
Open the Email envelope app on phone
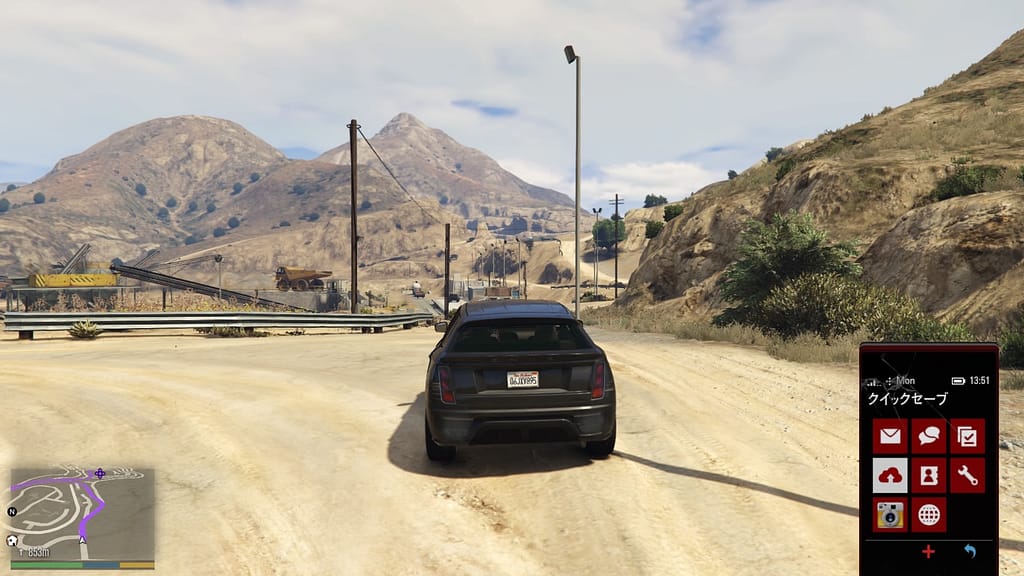(x=890, y=436)
